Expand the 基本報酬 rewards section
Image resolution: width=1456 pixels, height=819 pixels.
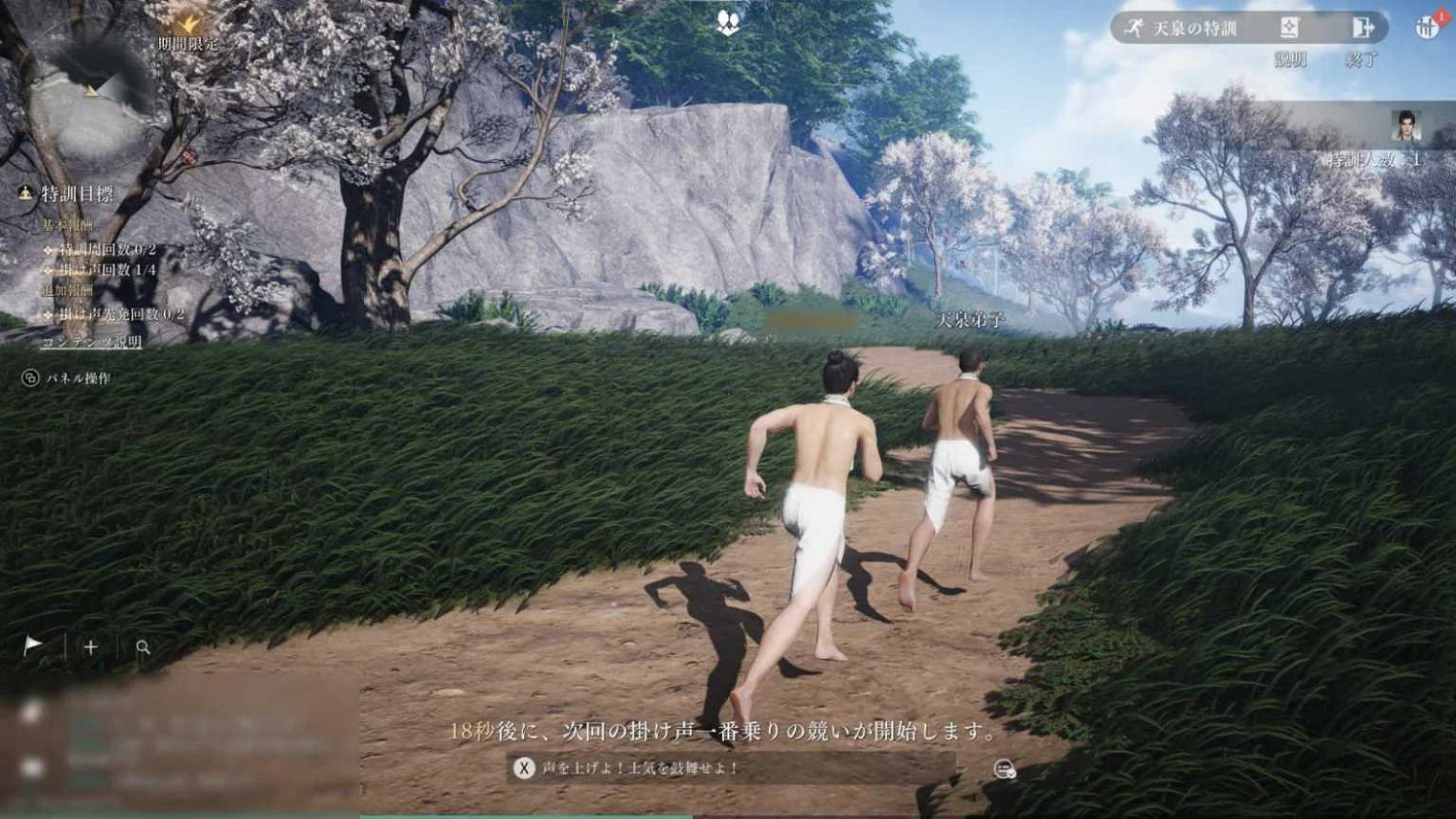click(x=68, y=224)
